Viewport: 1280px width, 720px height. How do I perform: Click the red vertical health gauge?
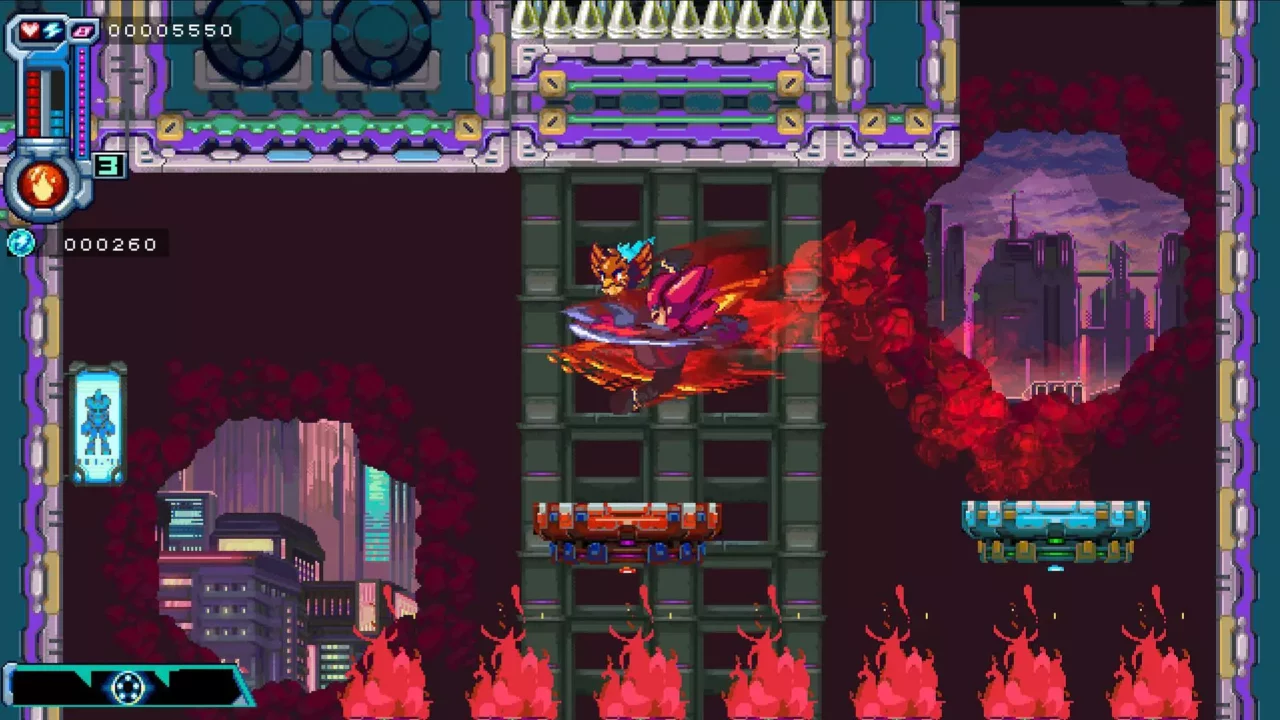click(32, 101)
